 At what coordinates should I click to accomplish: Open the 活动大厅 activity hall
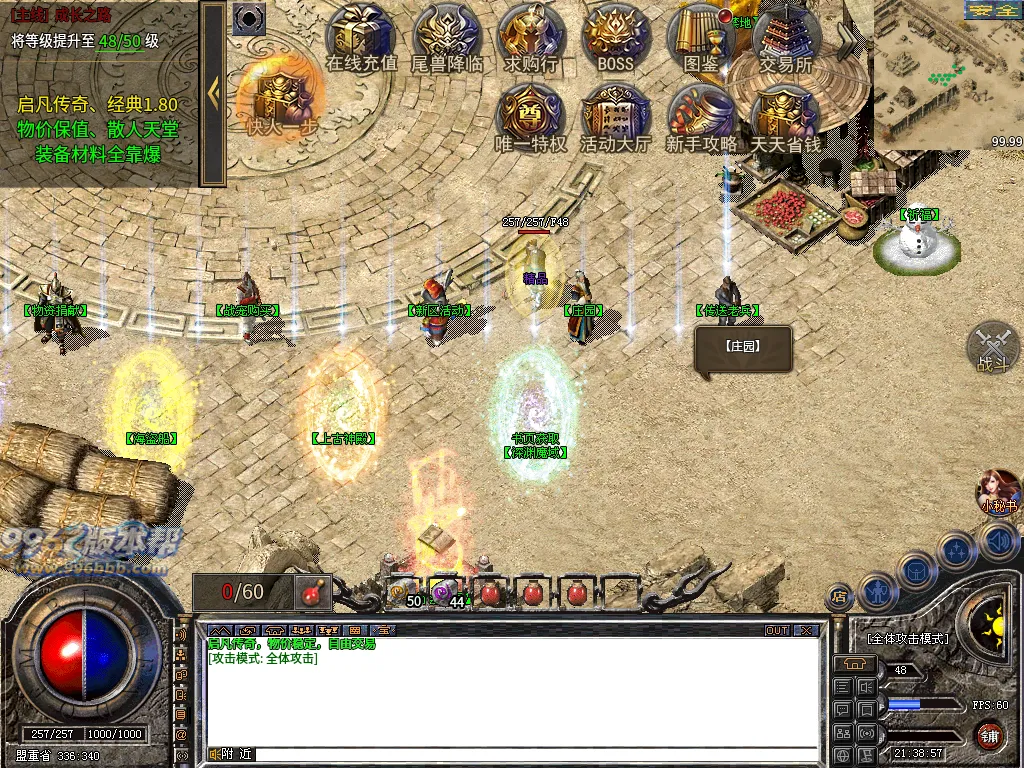coord(616,117)
